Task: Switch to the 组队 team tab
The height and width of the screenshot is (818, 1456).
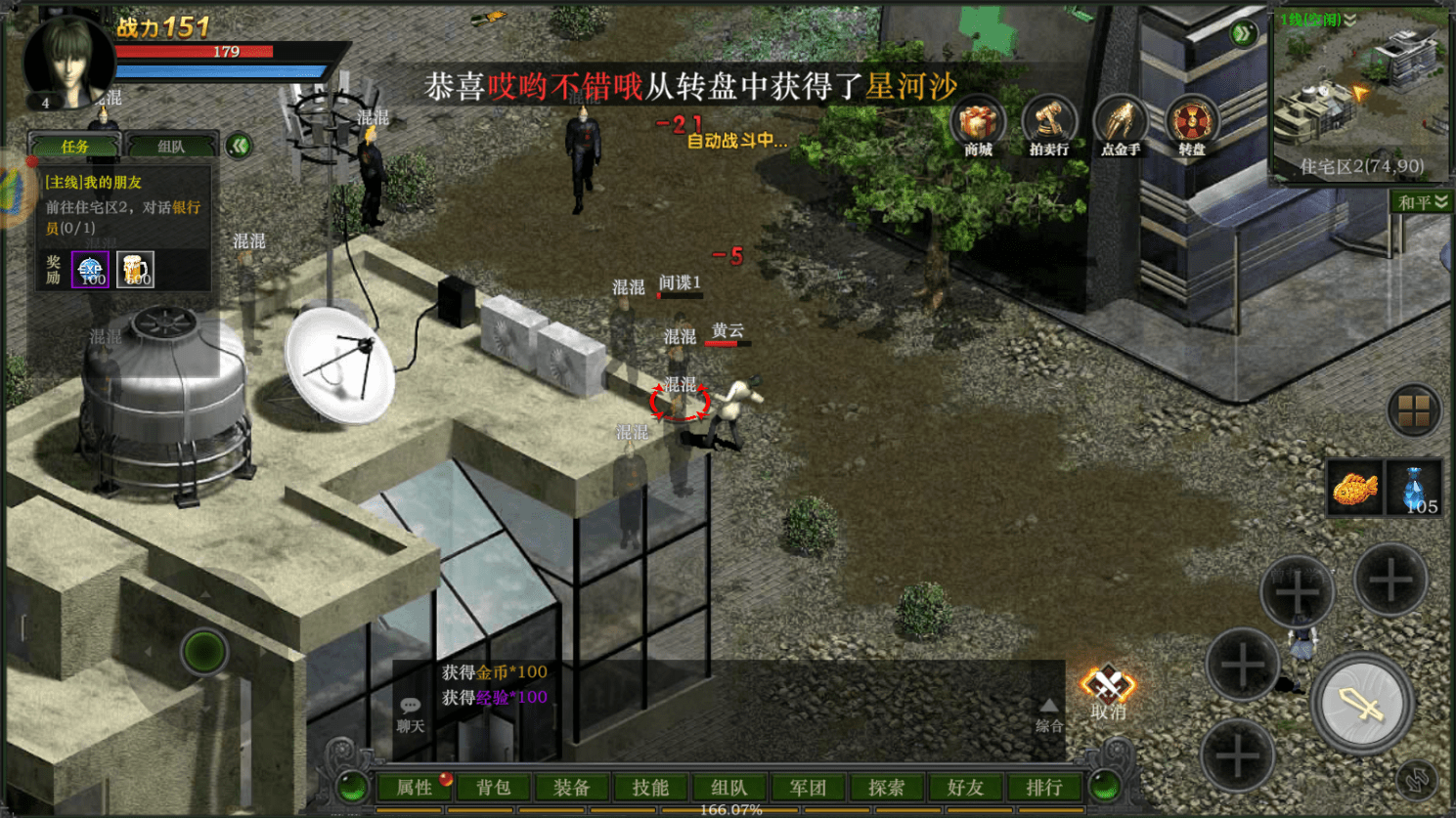Action: tap(171, 147)
